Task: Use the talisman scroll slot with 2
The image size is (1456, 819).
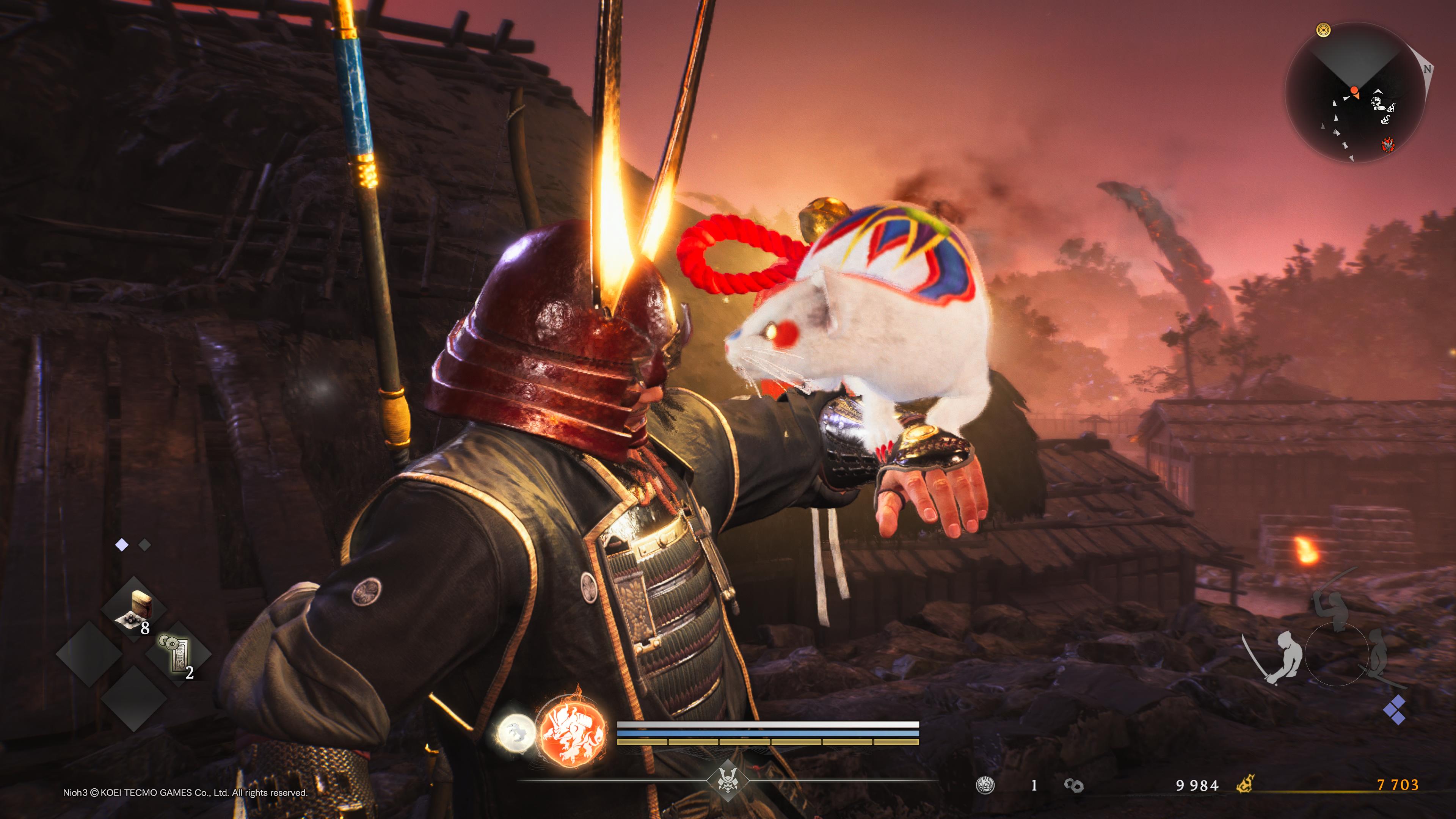Action: point(179,654)
